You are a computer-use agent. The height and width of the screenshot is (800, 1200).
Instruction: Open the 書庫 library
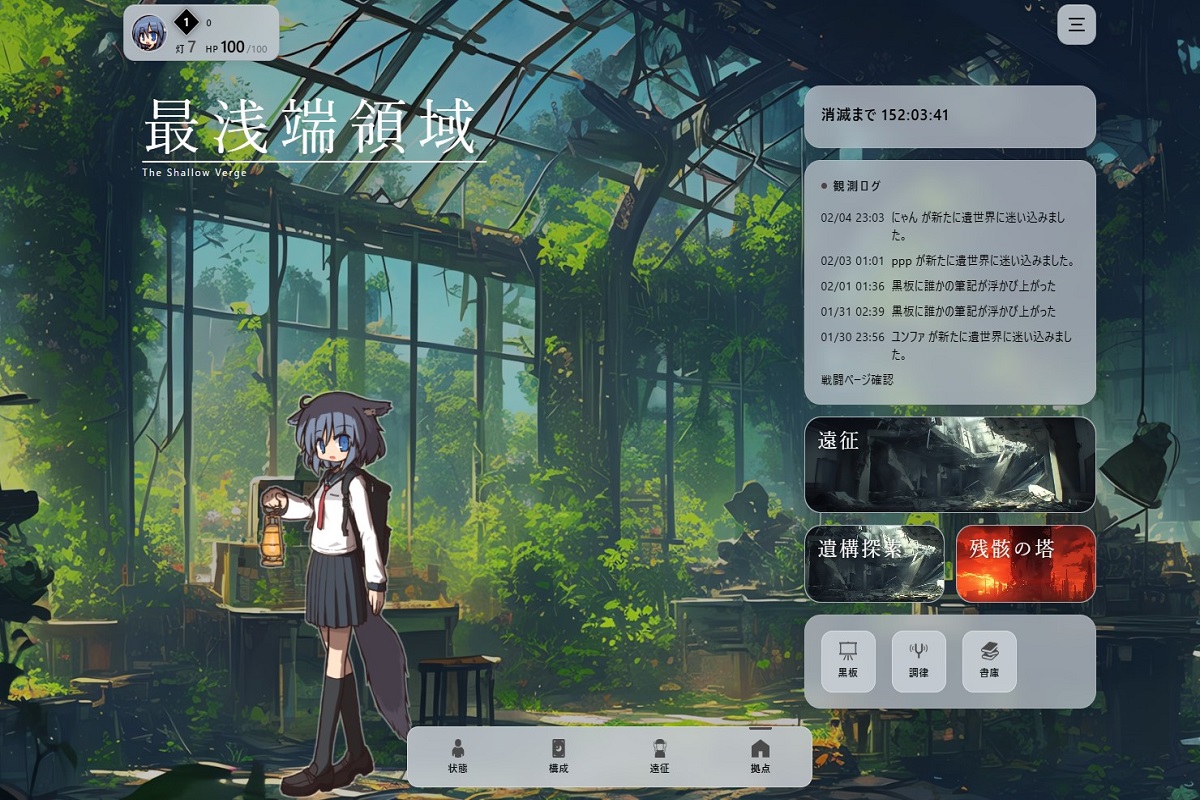[989, 661]
